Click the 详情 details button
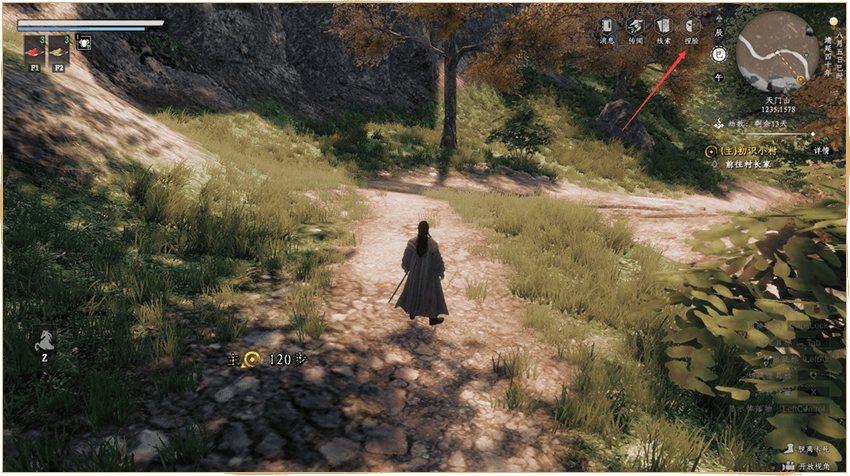Screen dimensions: 850x476 [x=821, y=149]
